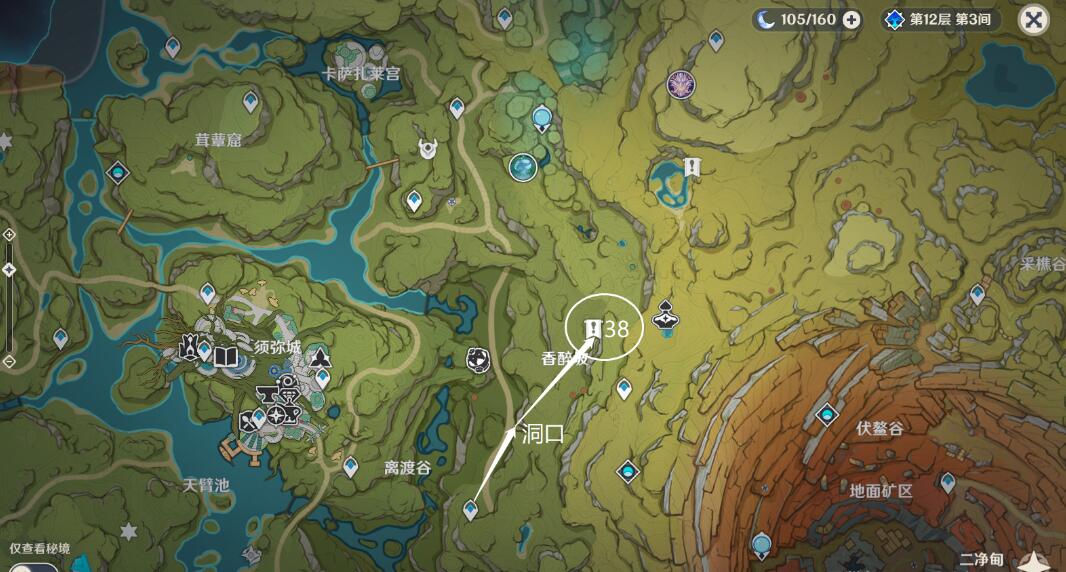The height and width of the screenshot is (572, 1066).
Task: Add more Original Resin with plus button
Action: pos(851,20)
